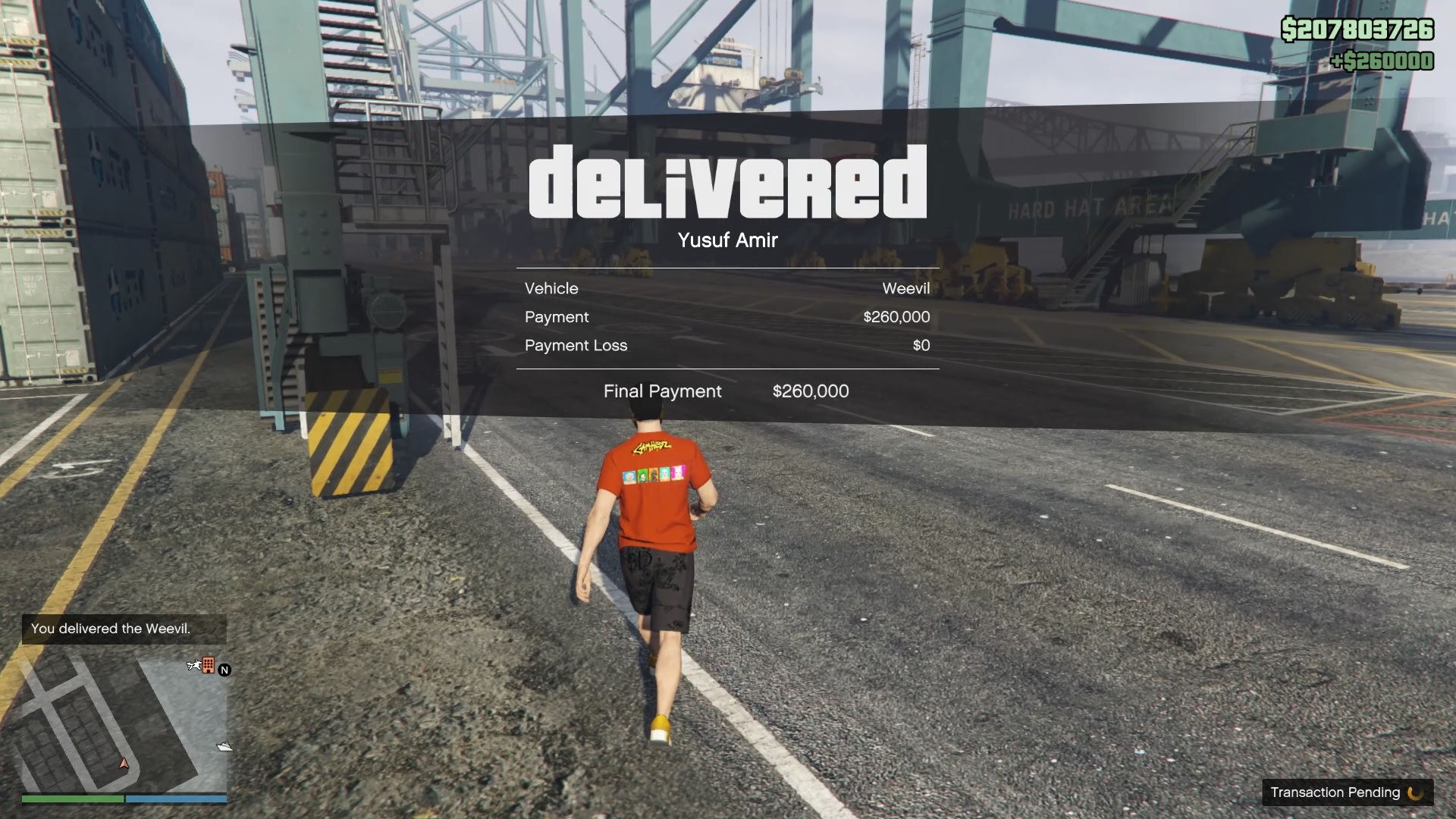The image size is (1456, 819).
Task: Click the green money counter top right
Action: tap(1357, 30)
